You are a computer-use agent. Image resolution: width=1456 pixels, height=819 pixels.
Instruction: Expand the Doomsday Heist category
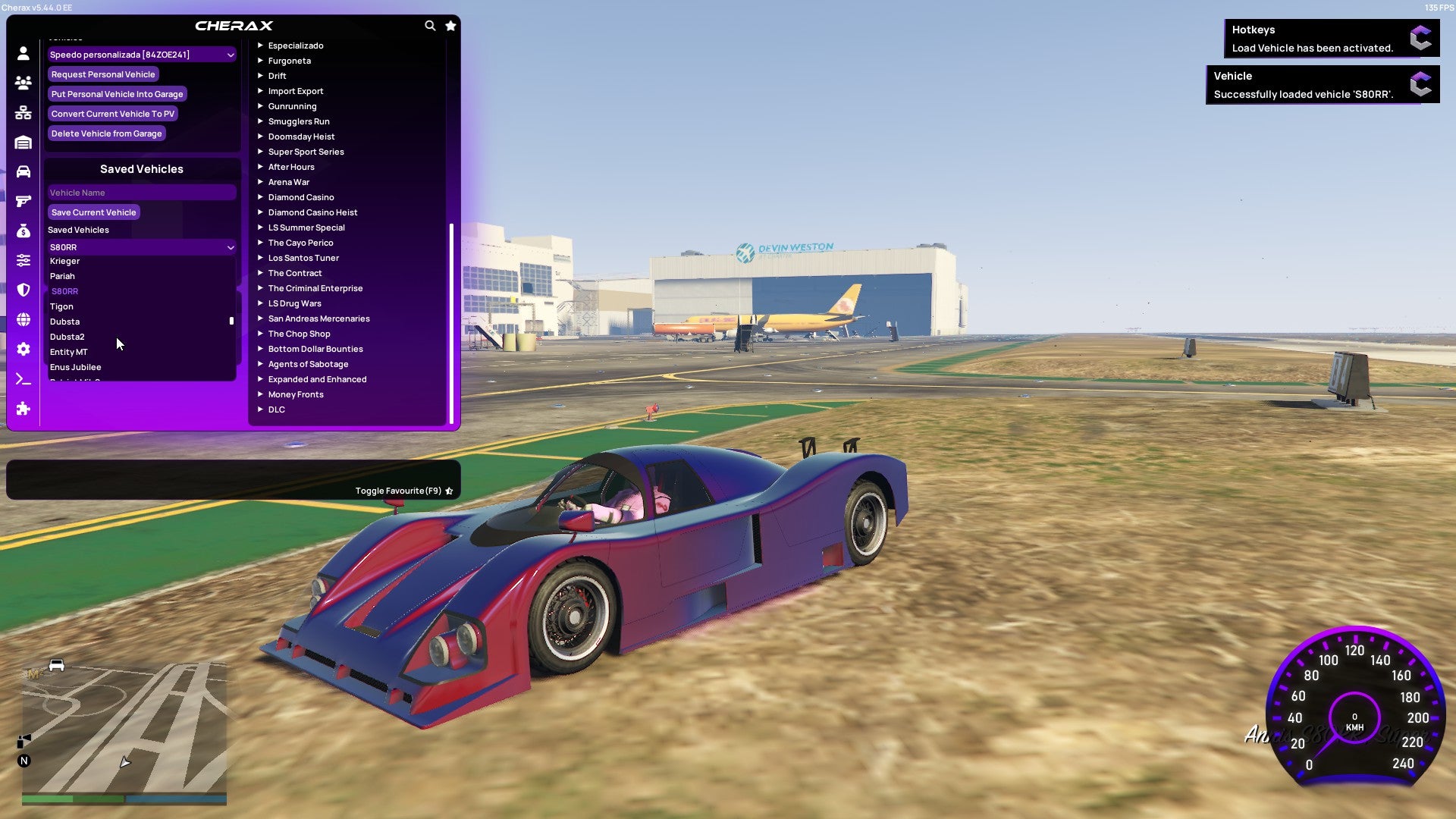[x=300, y=136]
